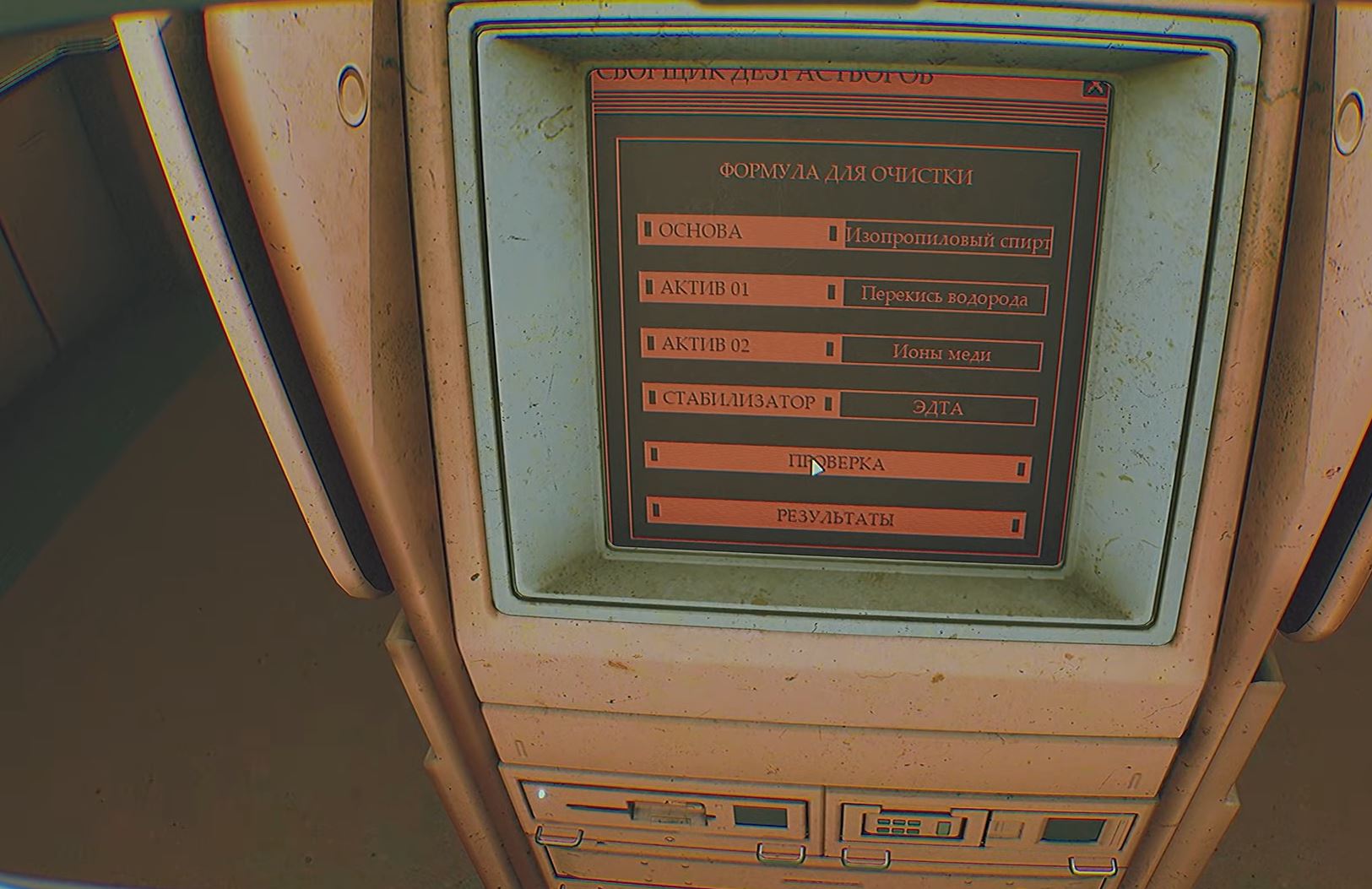Open the Изопропиловый спирт base dropdown
Screen dimensions: 1372x889
click(x=948, y=240)
